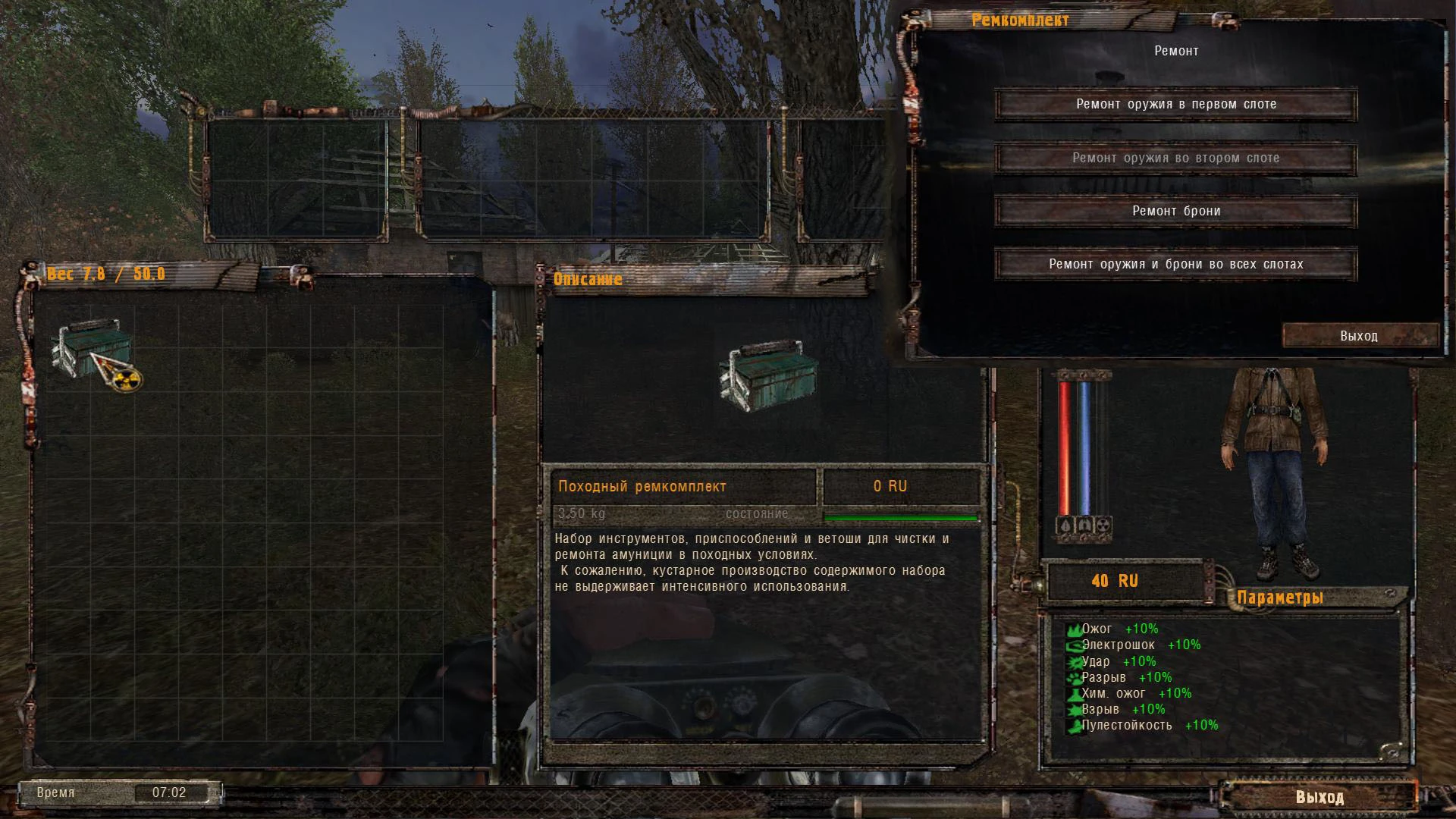Click Ремонт оружия и брони во всех слотах

(1176, 264)
